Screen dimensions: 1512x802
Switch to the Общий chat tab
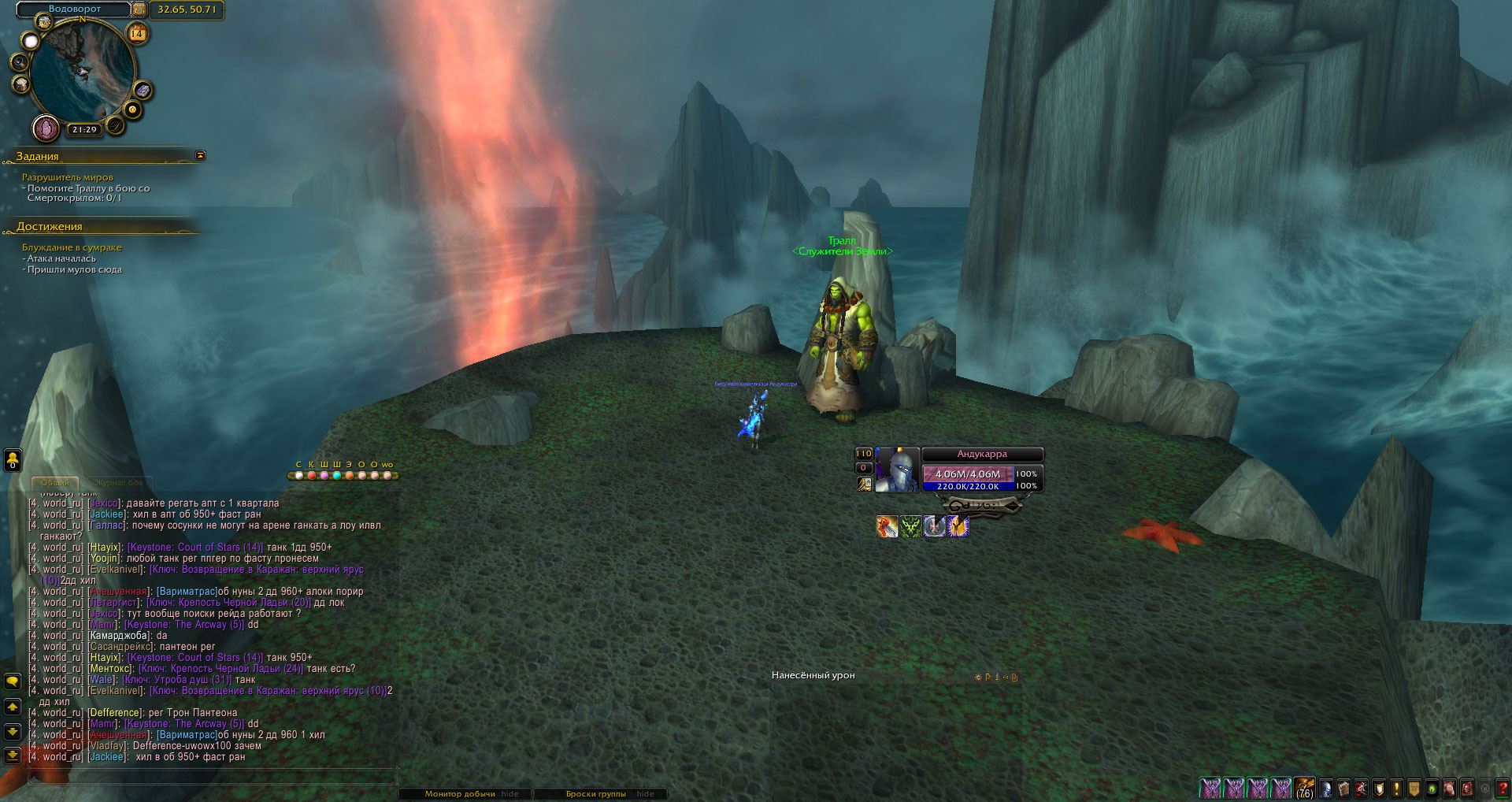54,482
